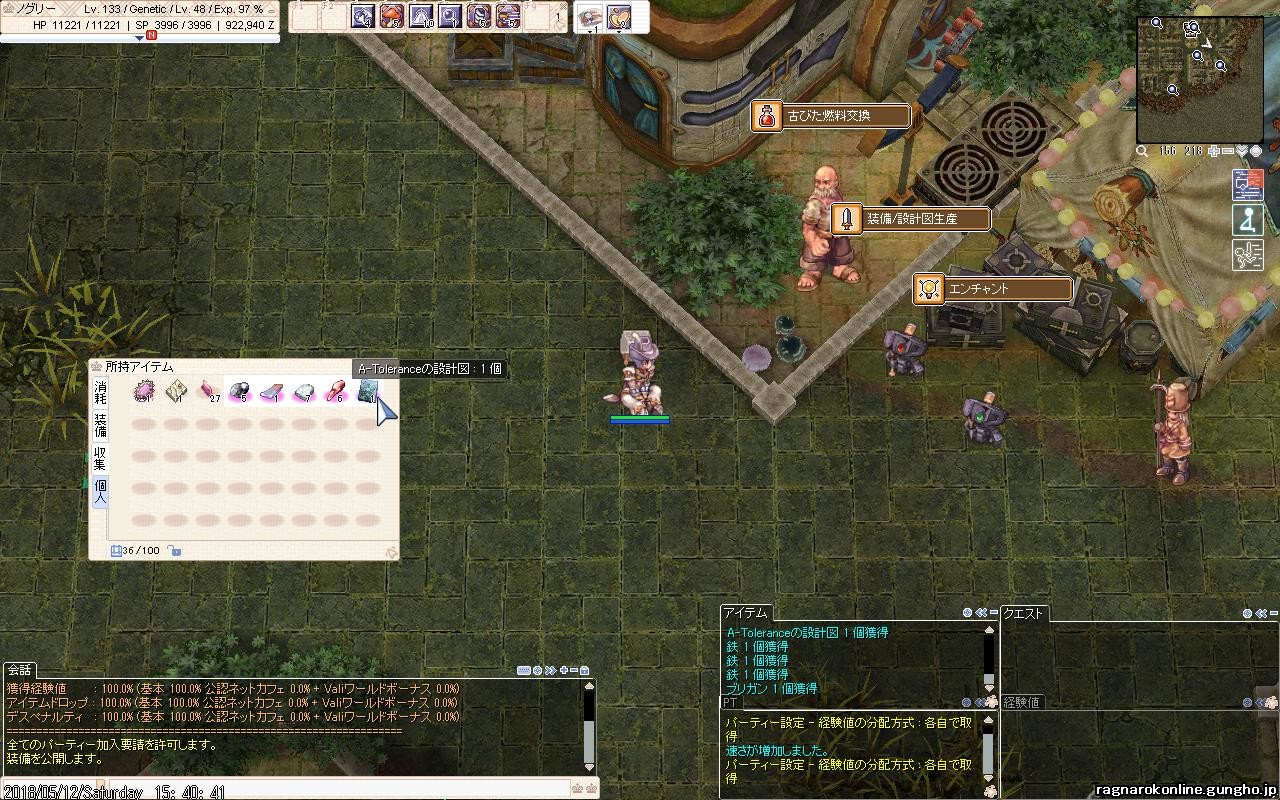This screenshot has height=800, width=1280.
Task: Open the 収集 inventory tab
Action: click(x=100, y=458)
